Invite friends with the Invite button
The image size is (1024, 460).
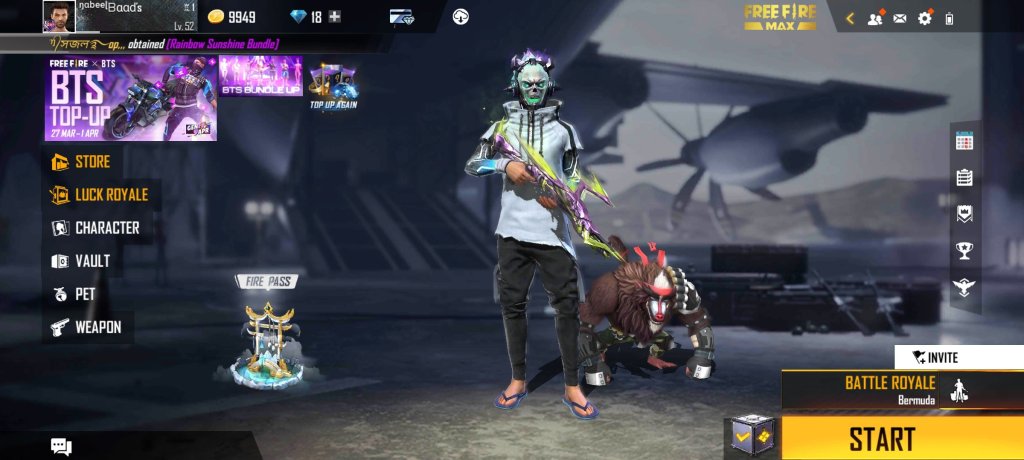click(x=935, y=357)
